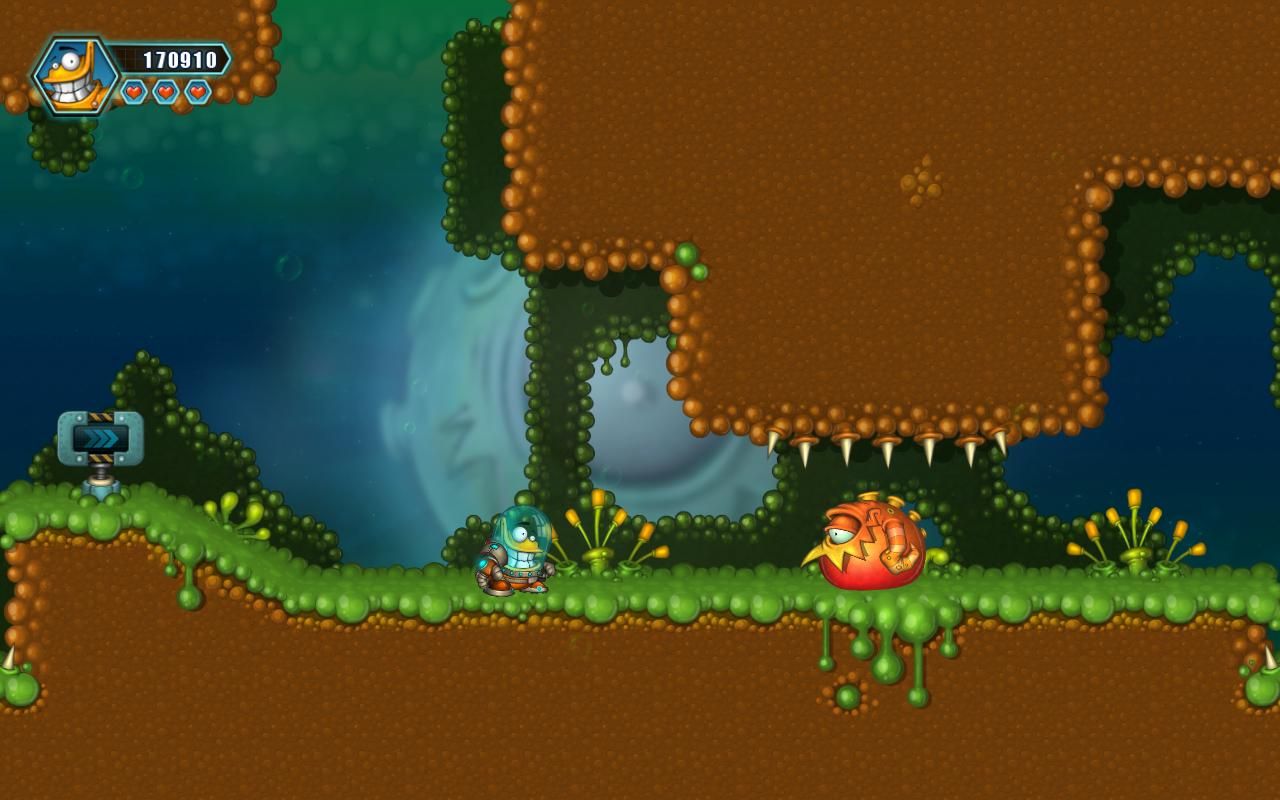Click the chevron arrows on the directional sign

click(104, 435)
